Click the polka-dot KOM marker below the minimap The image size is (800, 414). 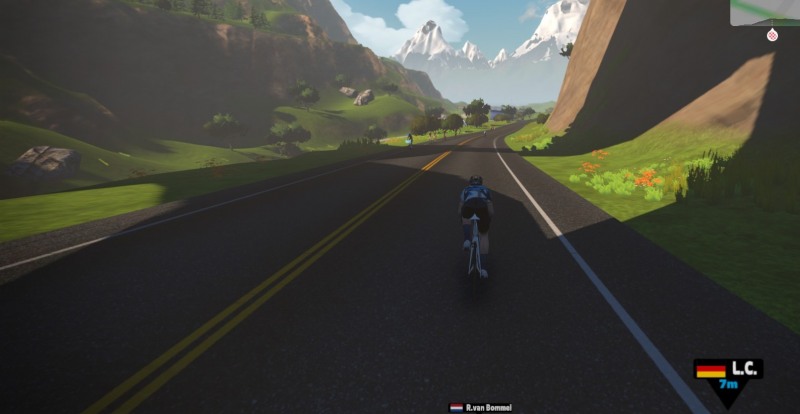pyautogui.click(x=772, y=35)
